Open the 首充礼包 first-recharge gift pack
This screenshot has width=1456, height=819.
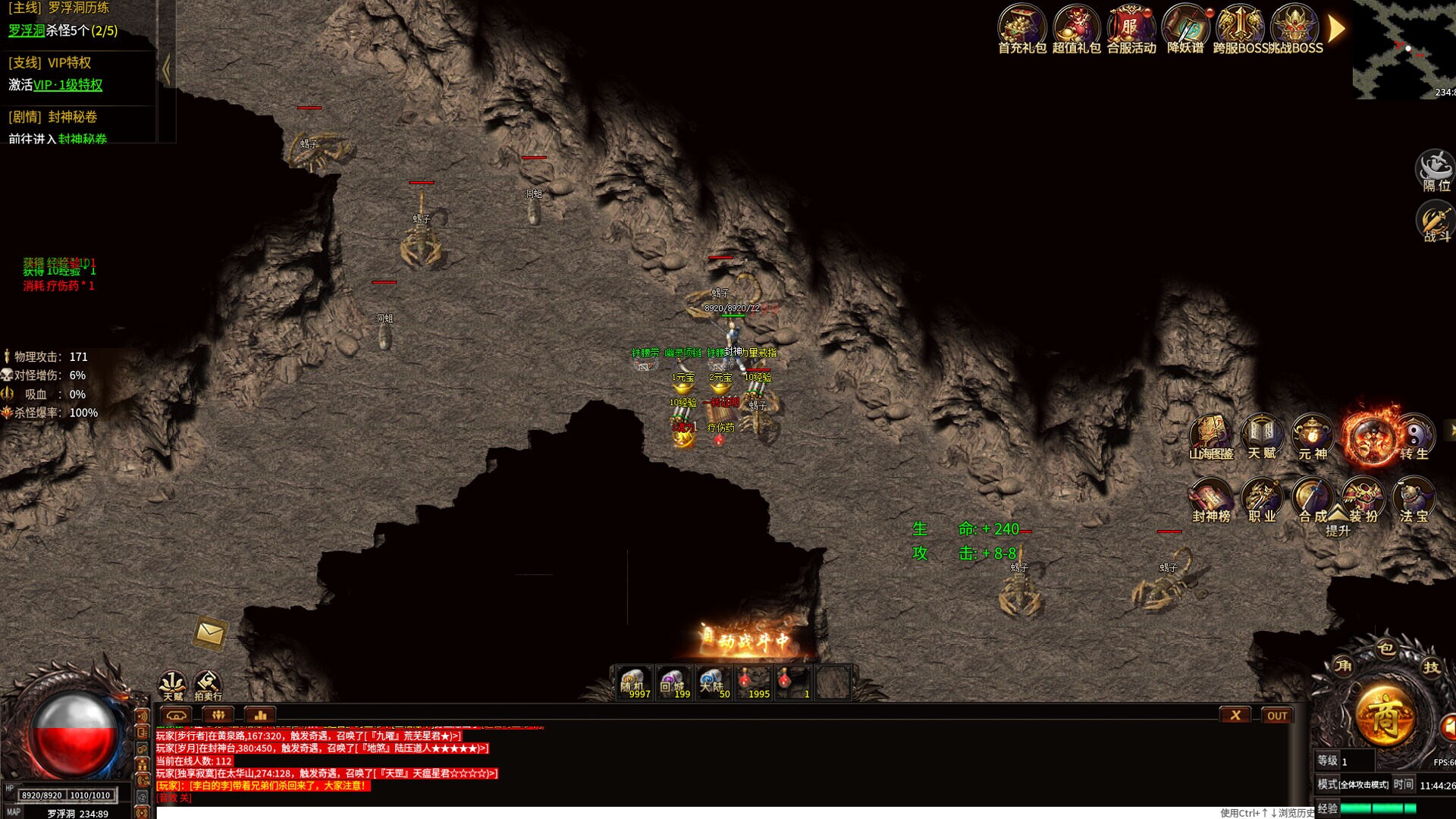(x=1021, y=29)
